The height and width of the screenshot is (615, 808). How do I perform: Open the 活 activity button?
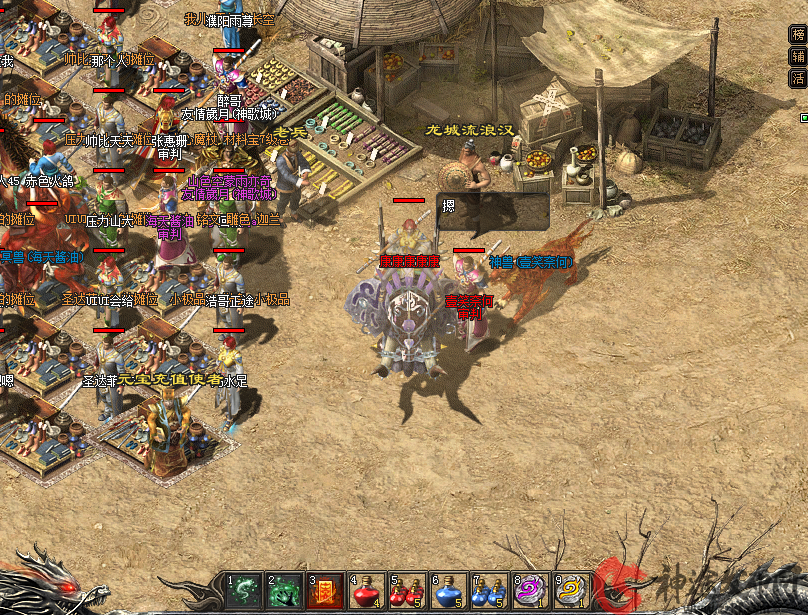(798, 77)
